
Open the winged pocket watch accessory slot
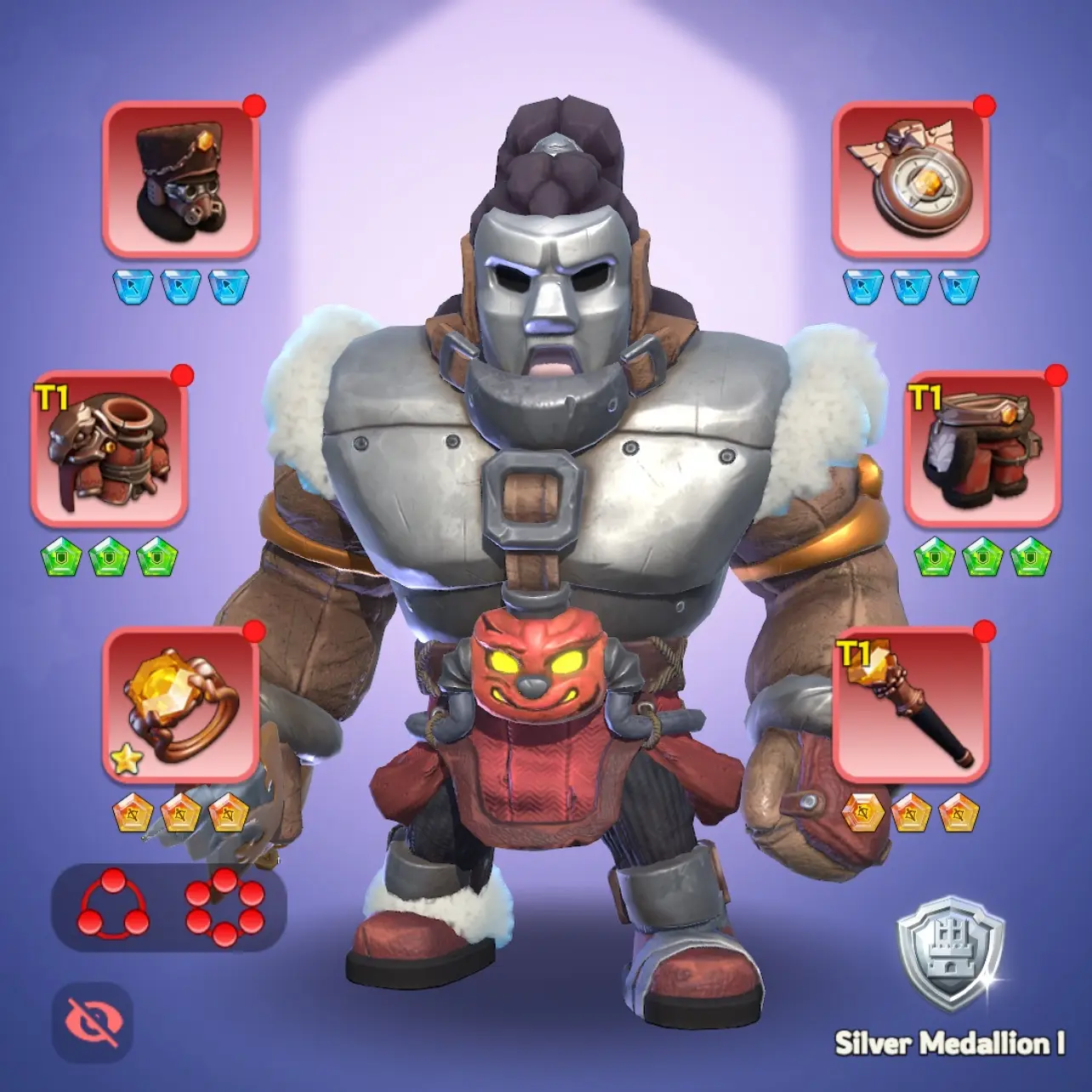pyautogui.click(x=910, y=179)
